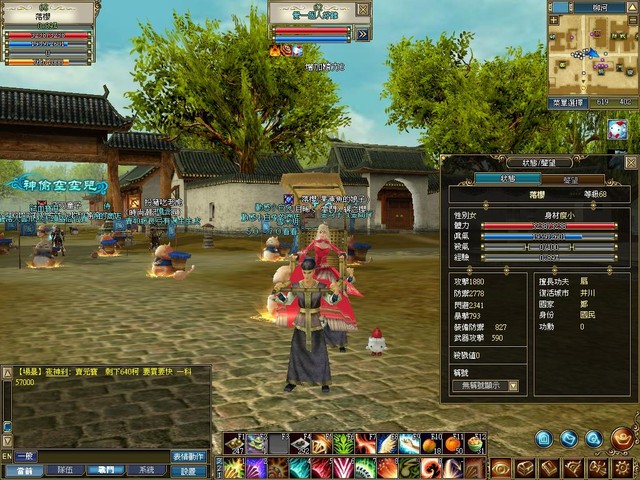The width and height of the screenshot is (640, 480).
Task: Select the 狀態 tab
Action: [x=507, y=180]
